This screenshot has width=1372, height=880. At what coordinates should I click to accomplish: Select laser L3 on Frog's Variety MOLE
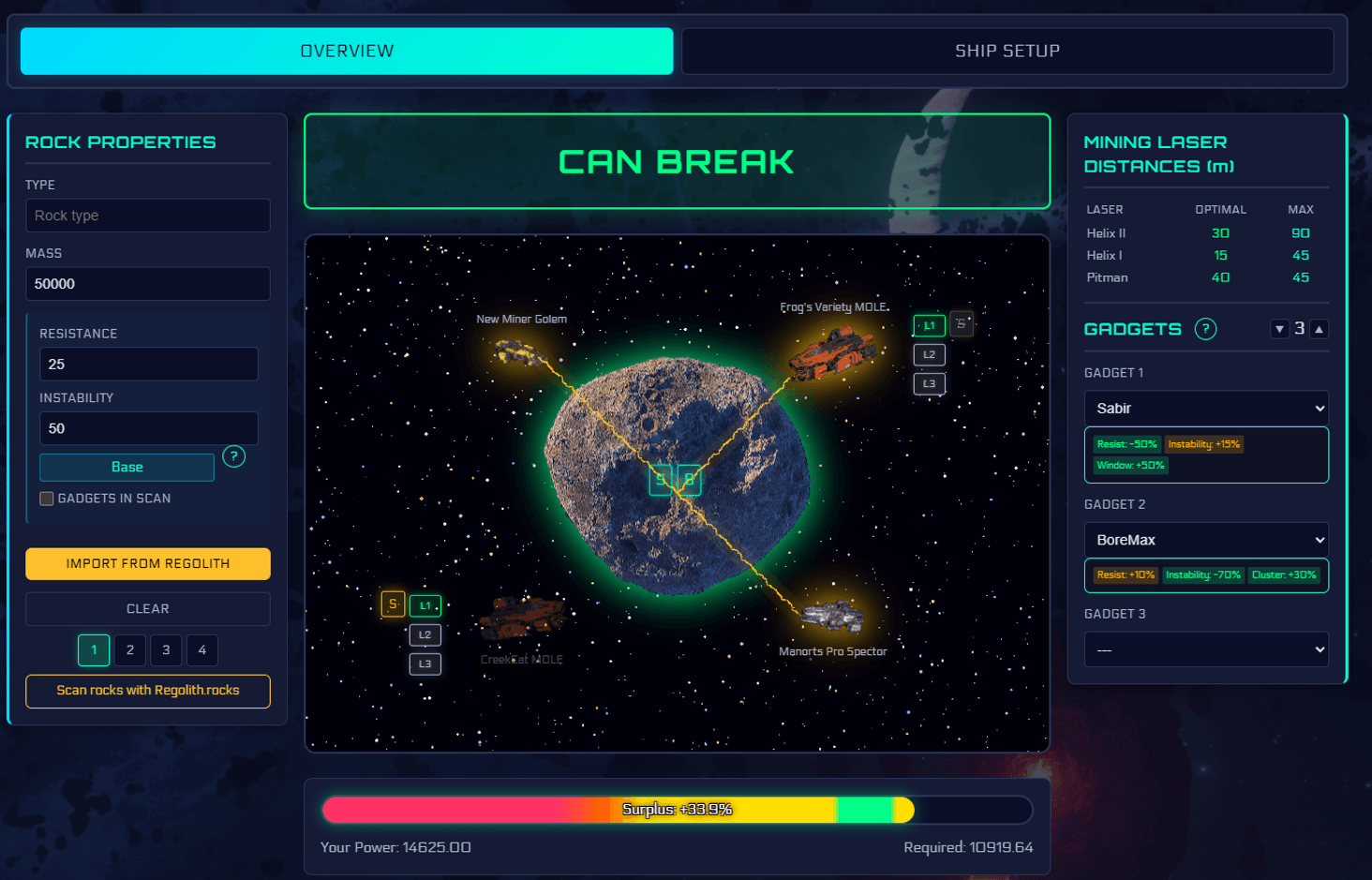929,383
